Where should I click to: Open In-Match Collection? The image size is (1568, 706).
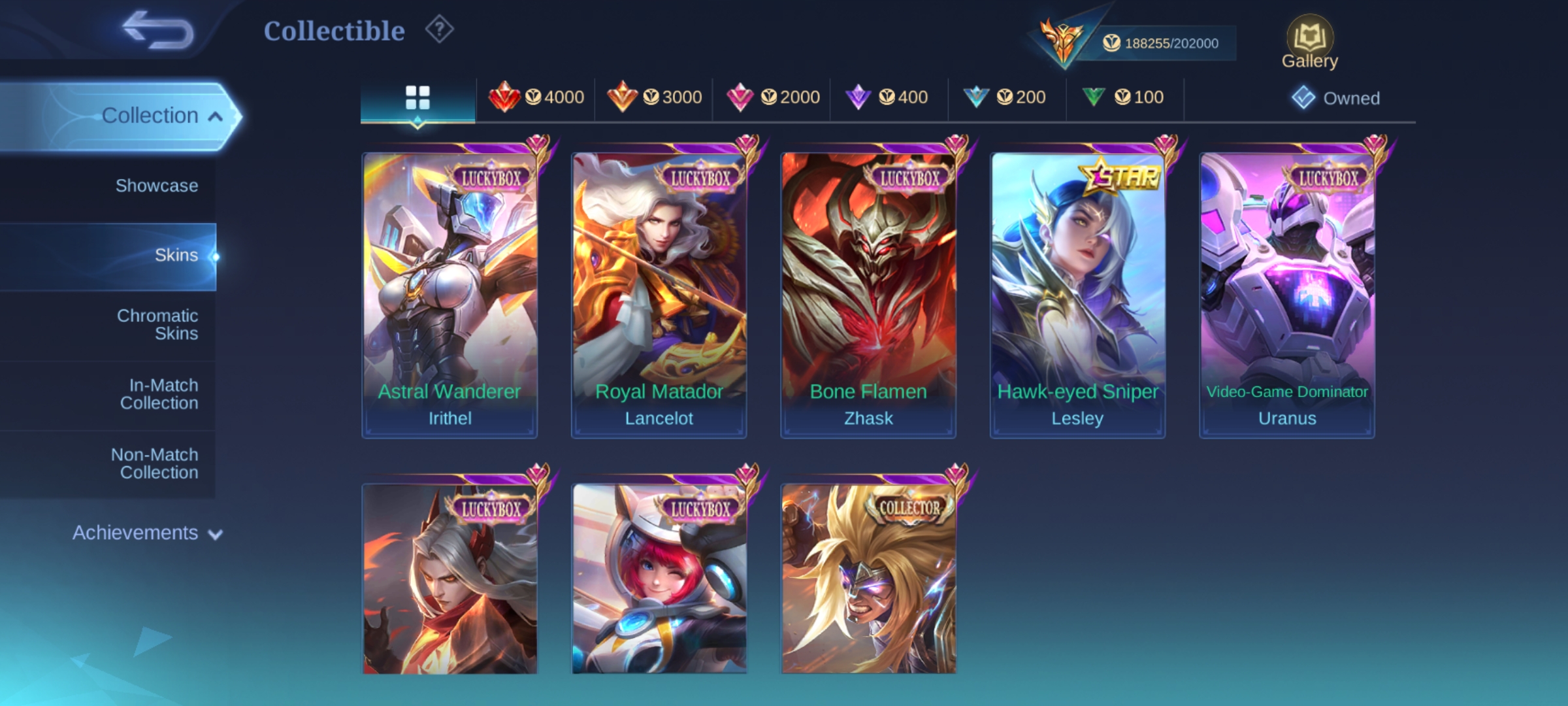tap(159, 394)
